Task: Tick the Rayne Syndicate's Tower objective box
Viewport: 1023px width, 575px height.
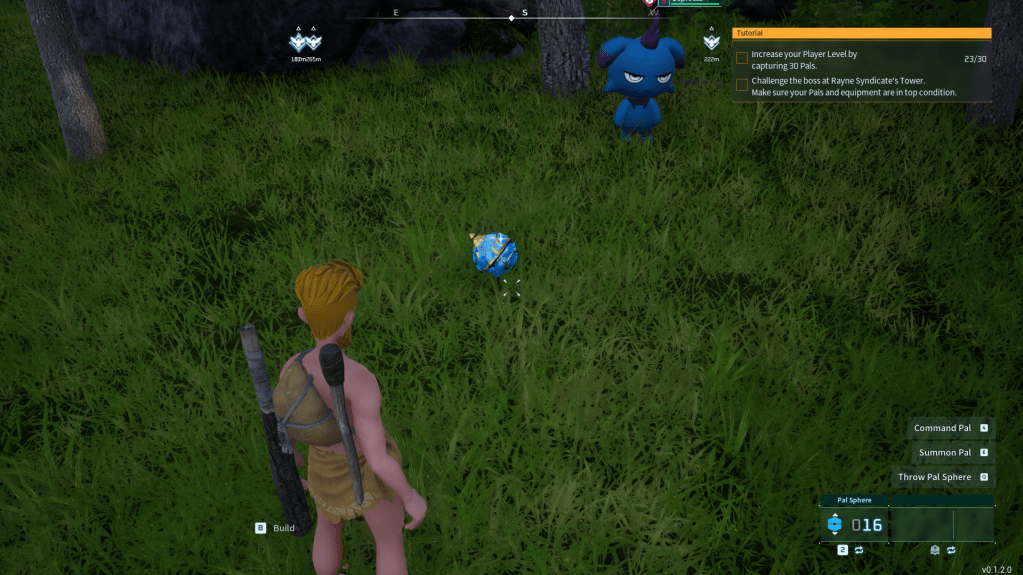Action: coord(742,85)
